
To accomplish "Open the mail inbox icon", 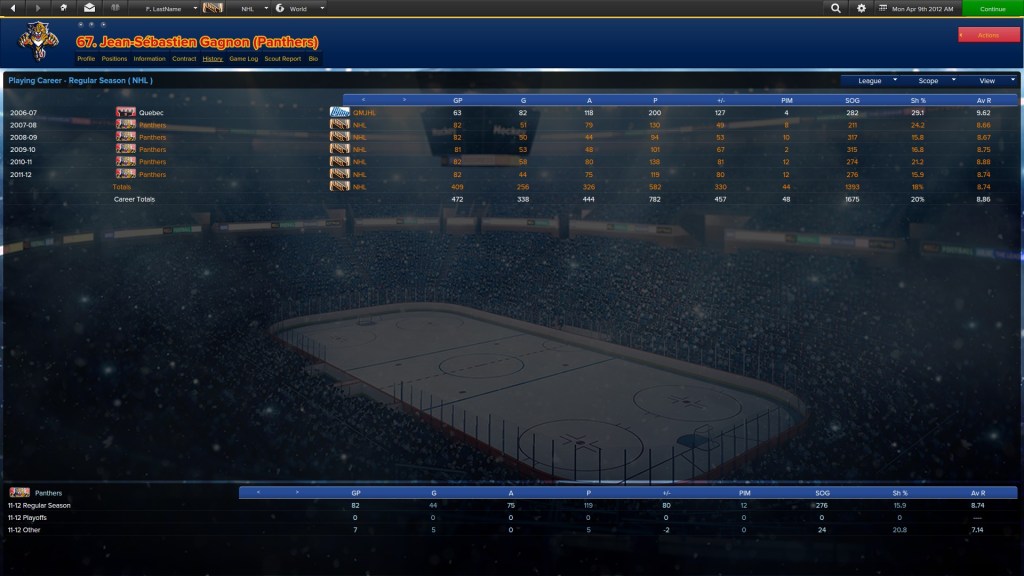I will pos(89,8).
